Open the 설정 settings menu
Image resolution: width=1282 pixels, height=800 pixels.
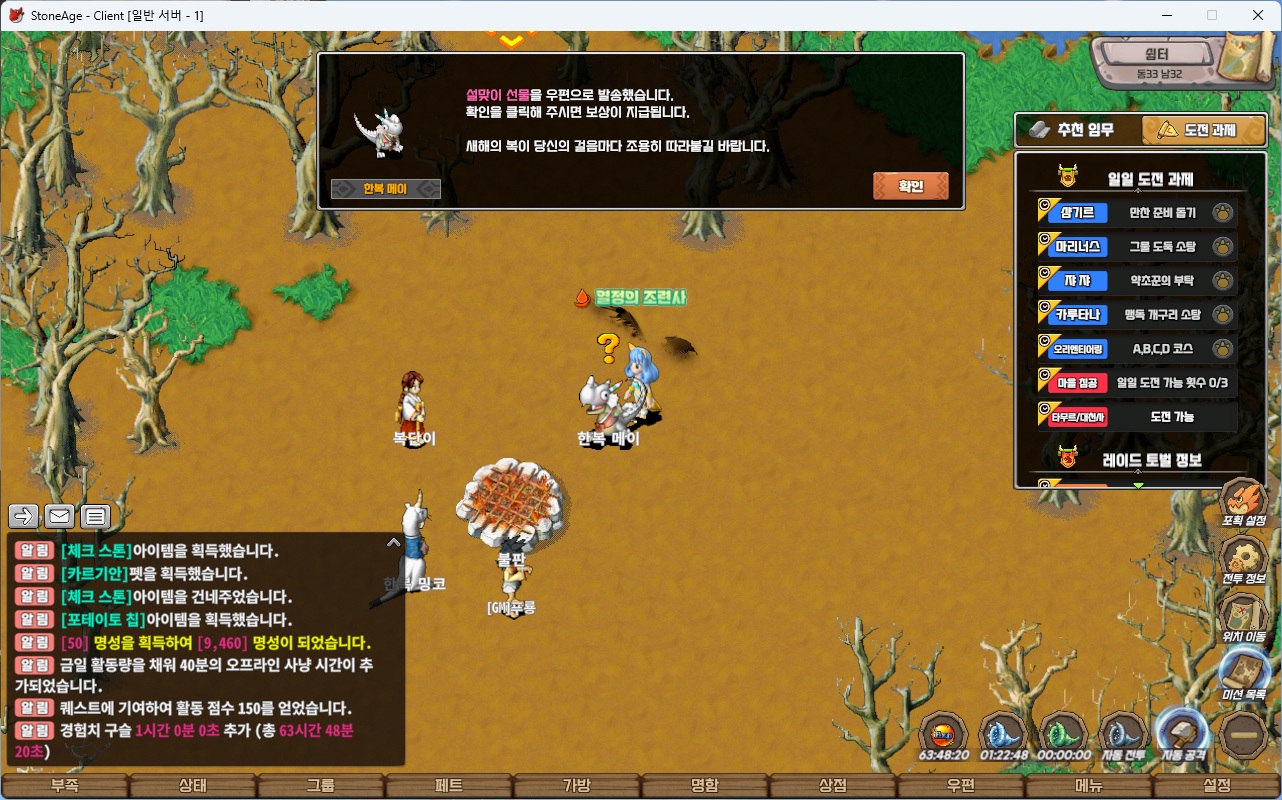coord(1217,786)
